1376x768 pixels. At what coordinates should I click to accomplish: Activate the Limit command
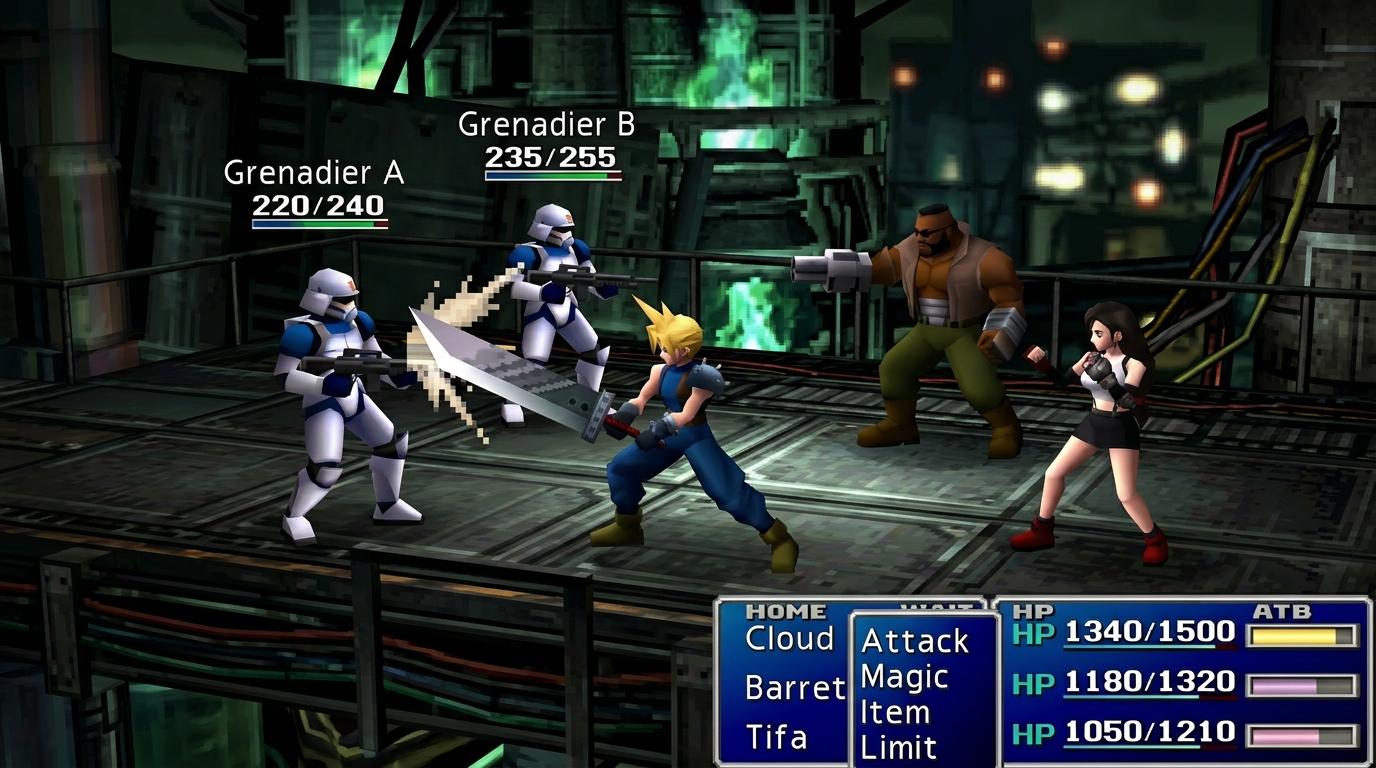(x=899, y=746)
